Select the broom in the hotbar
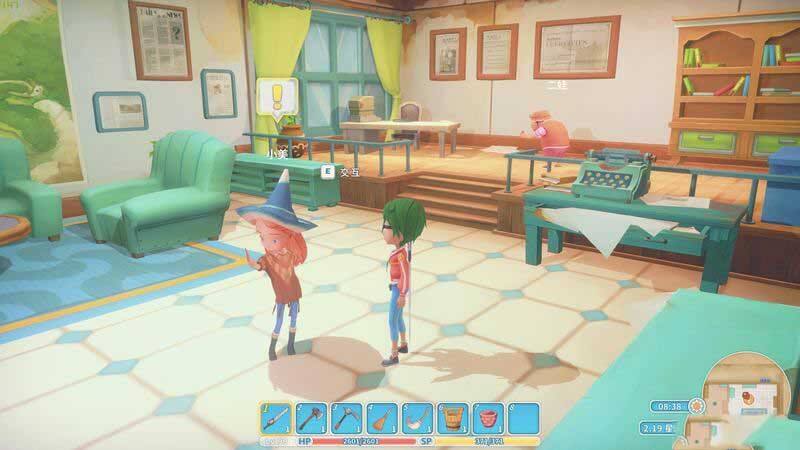Image resolution: width=800 pixels, height=450 pixels. point(382,418)
